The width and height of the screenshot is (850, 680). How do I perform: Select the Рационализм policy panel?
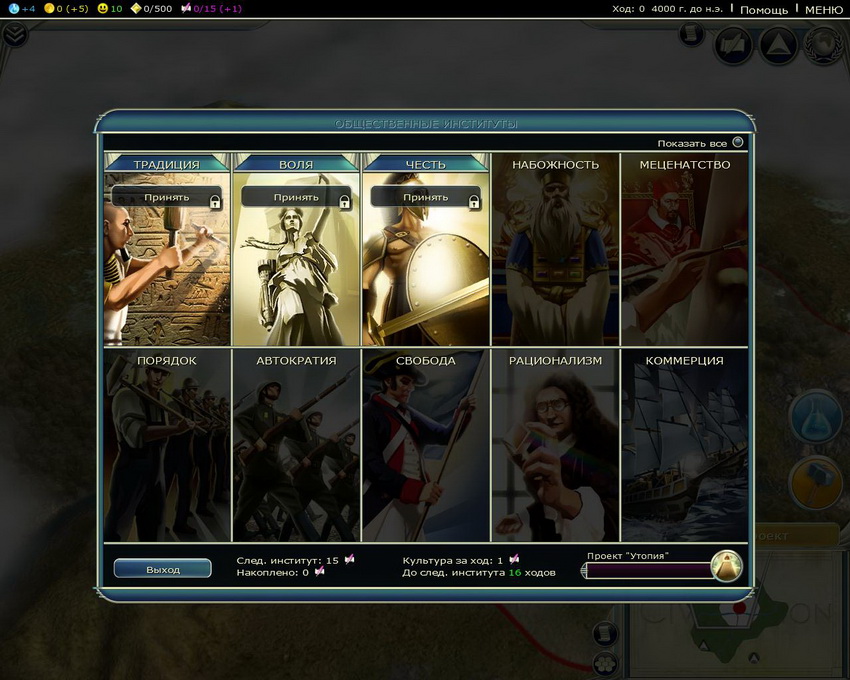555,445
